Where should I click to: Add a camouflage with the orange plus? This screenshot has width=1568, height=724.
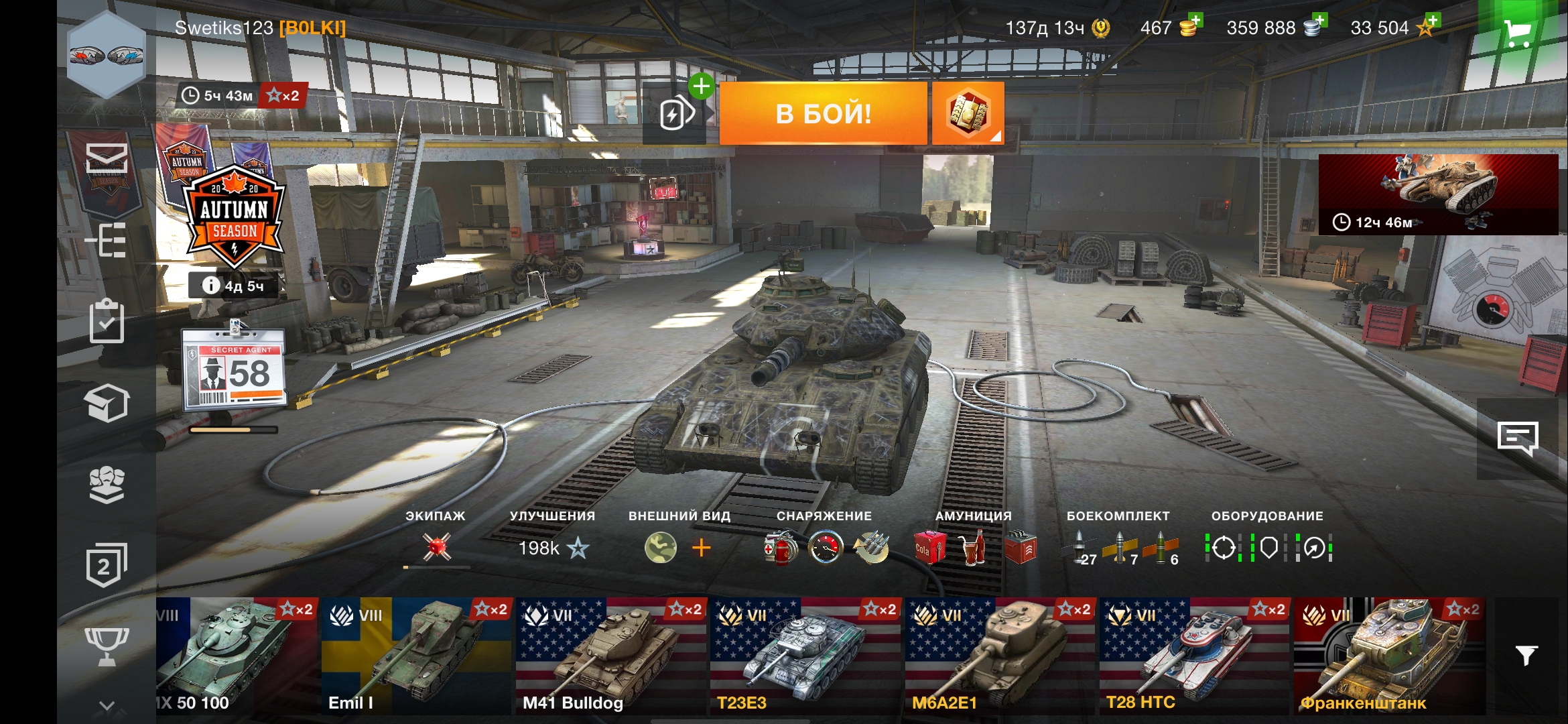(x=701, y=548)
